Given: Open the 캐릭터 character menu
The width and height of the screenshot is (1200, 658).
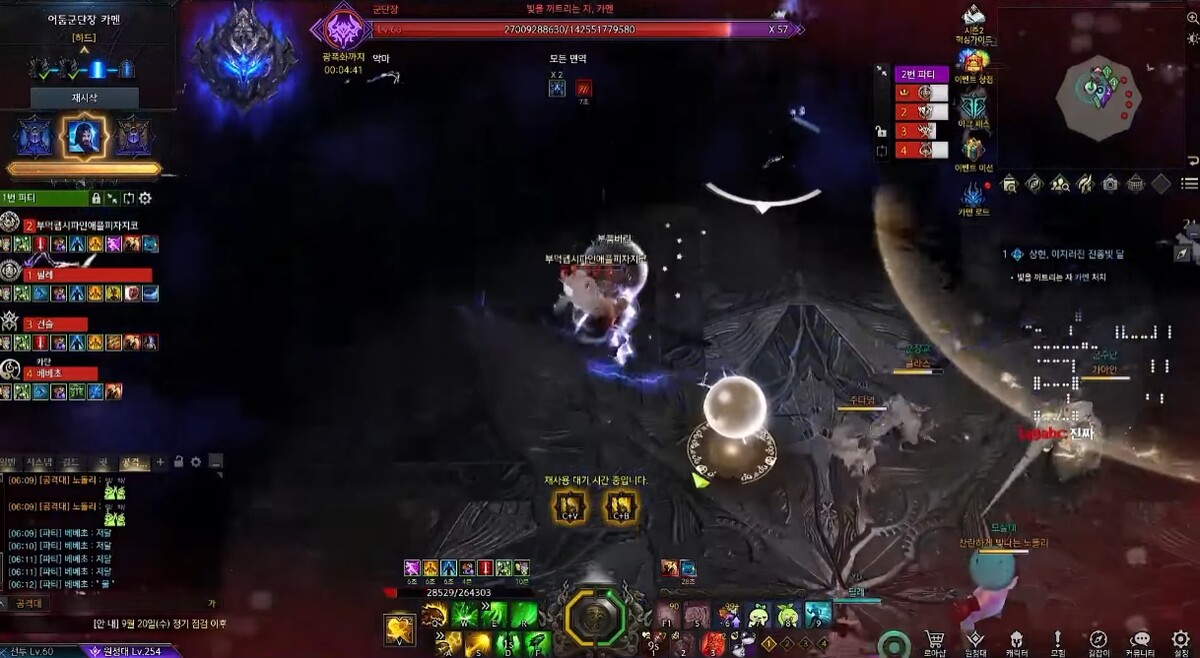Looking at the screenshot, I should (x=1016, y=641).
